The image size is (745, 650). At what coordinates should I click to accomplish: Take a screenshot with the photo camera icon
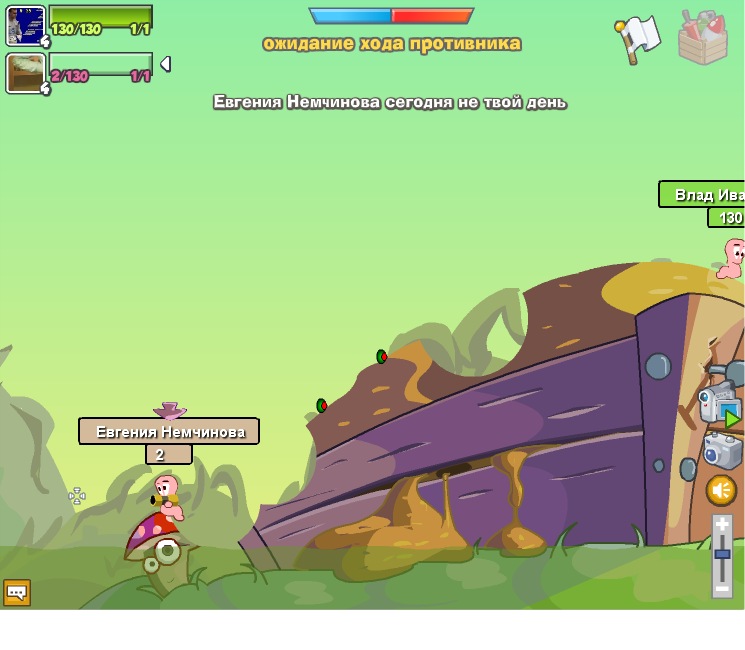pos(722,451)
